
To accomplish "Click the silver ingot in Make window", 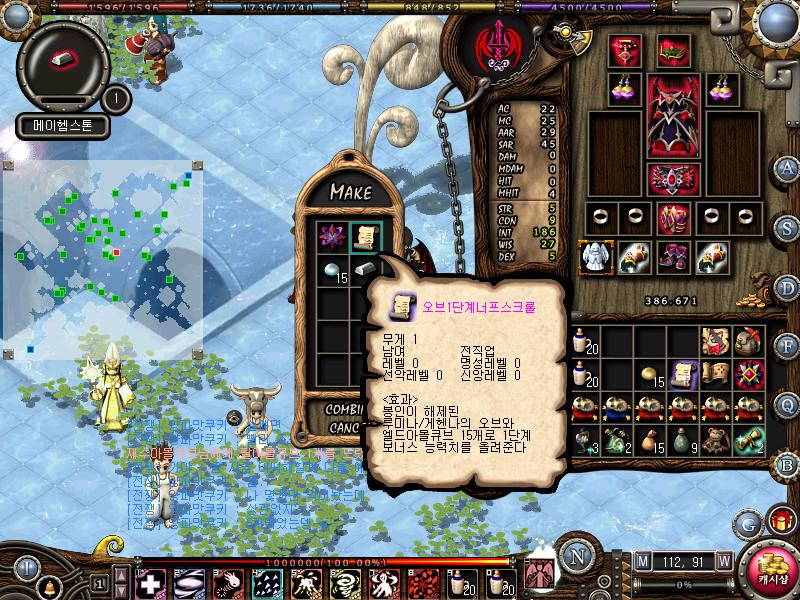I will [x=364, y=269].
